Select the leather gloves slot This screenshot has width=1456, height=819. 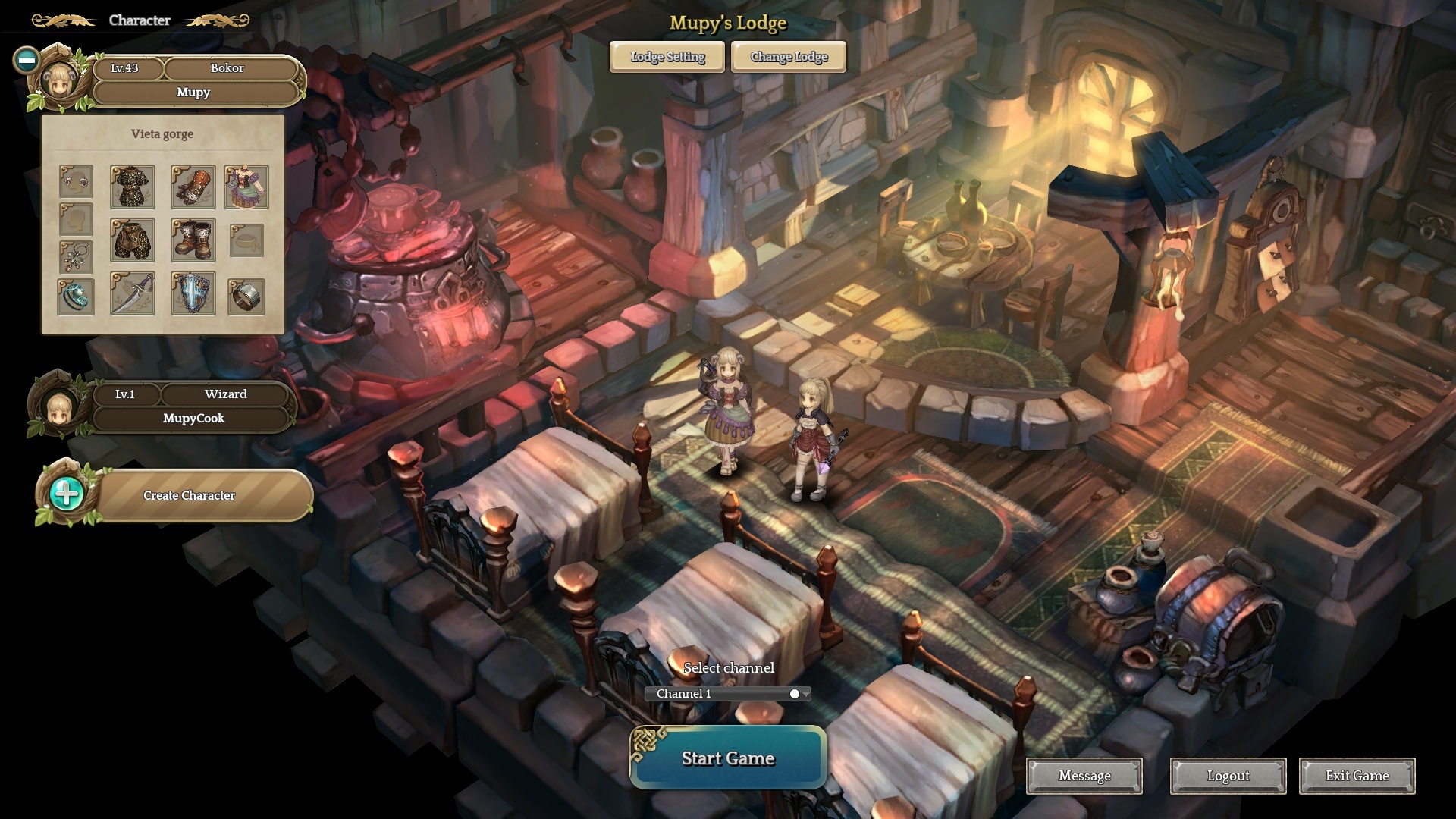point(193,187)
